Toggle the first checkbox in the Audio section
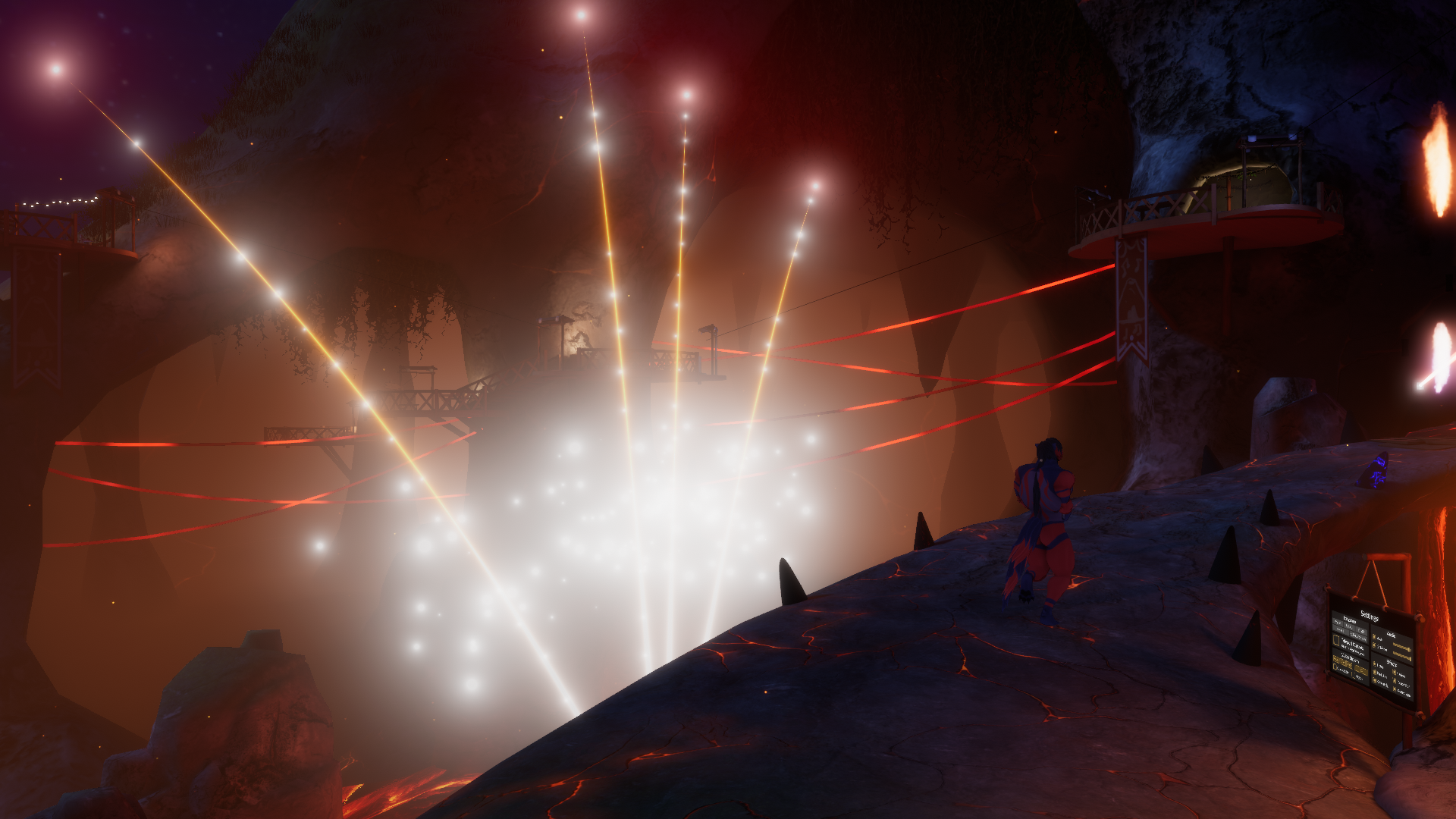Viewport: 1456px width, 819px height. pos(1374,636)
